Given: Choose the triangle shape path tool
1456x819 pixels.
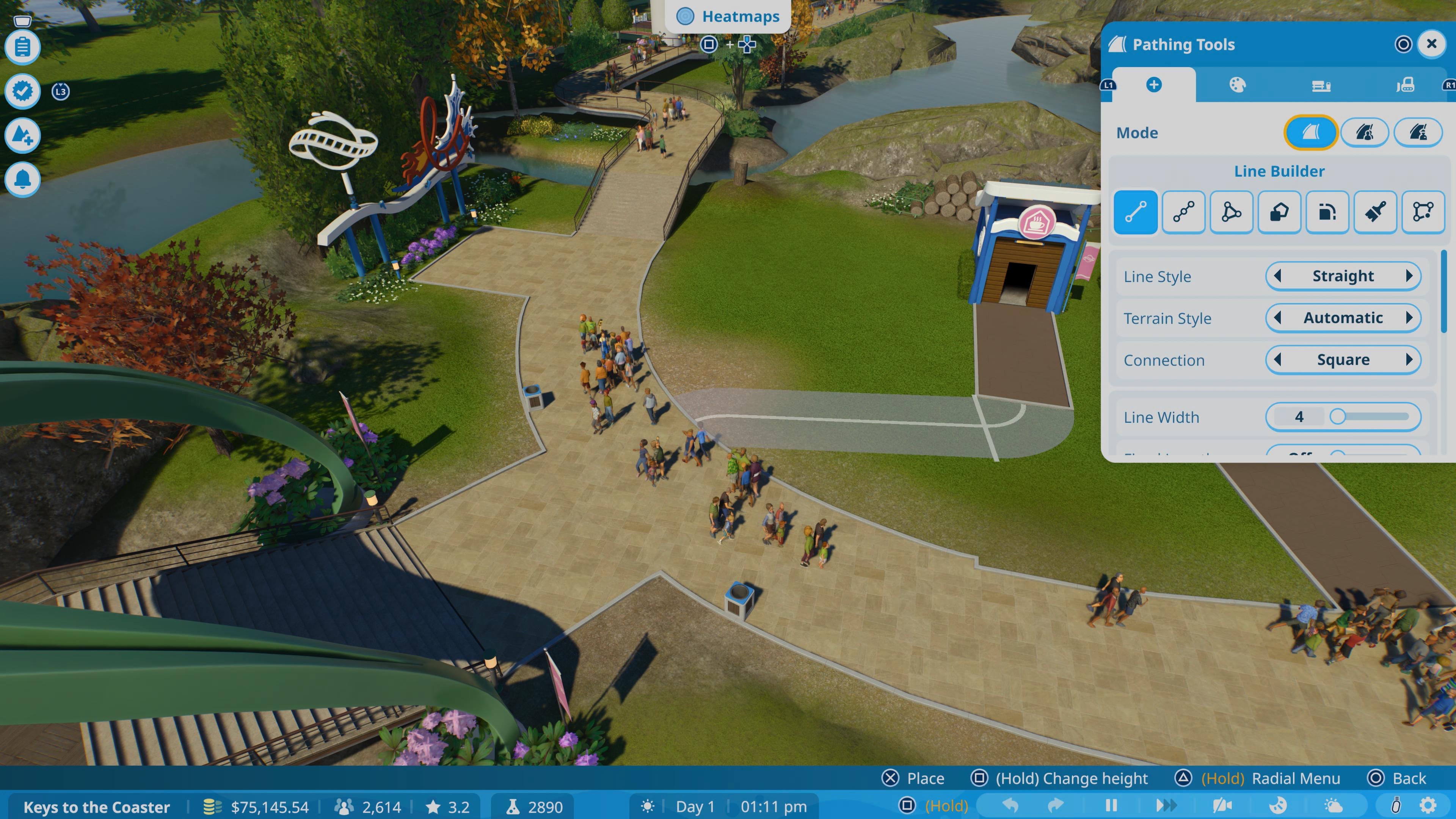Looking at the screenshot, I should point(1231,212).
